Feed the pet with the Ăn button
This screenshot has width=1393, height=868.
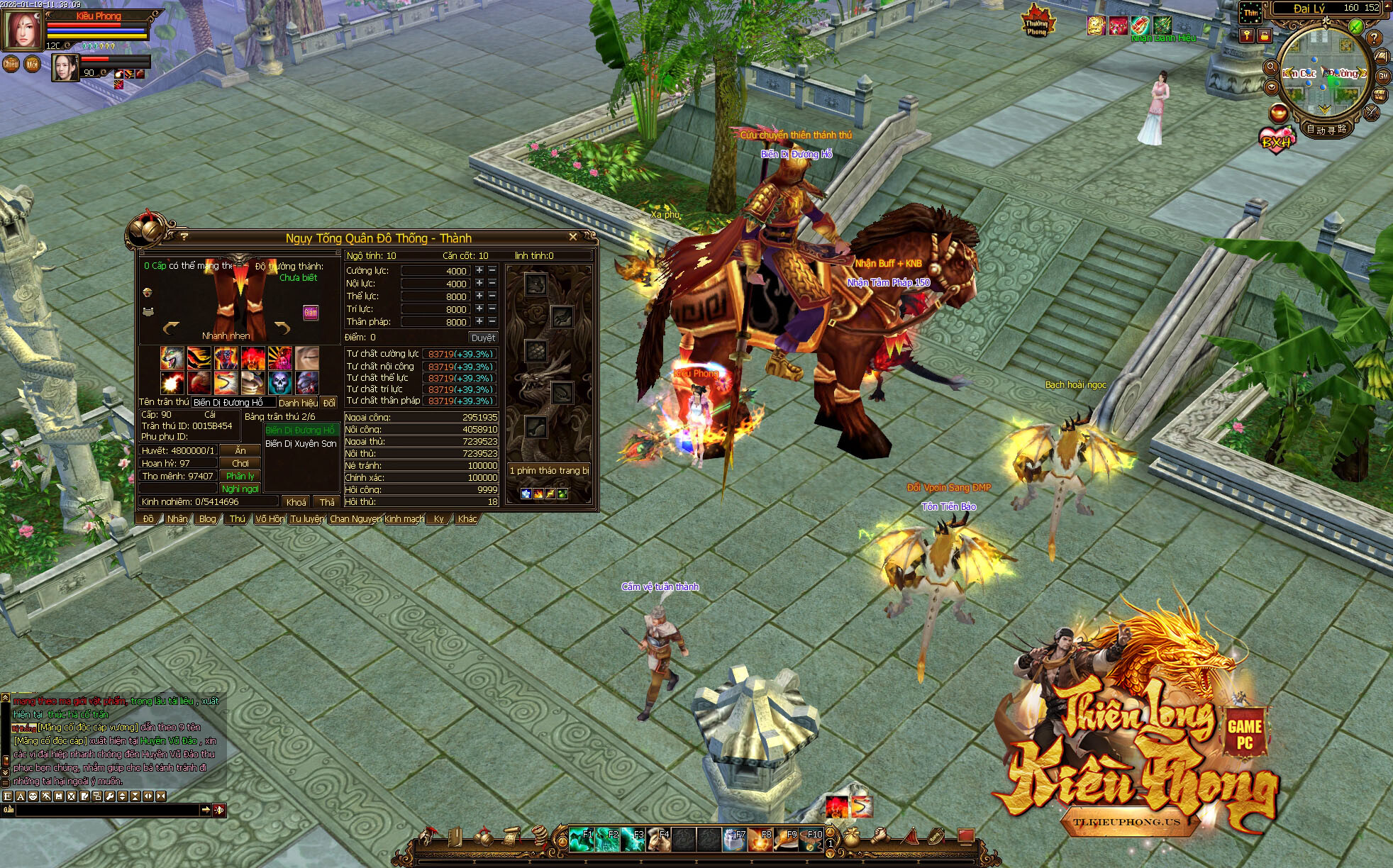(x=240, y=450)
